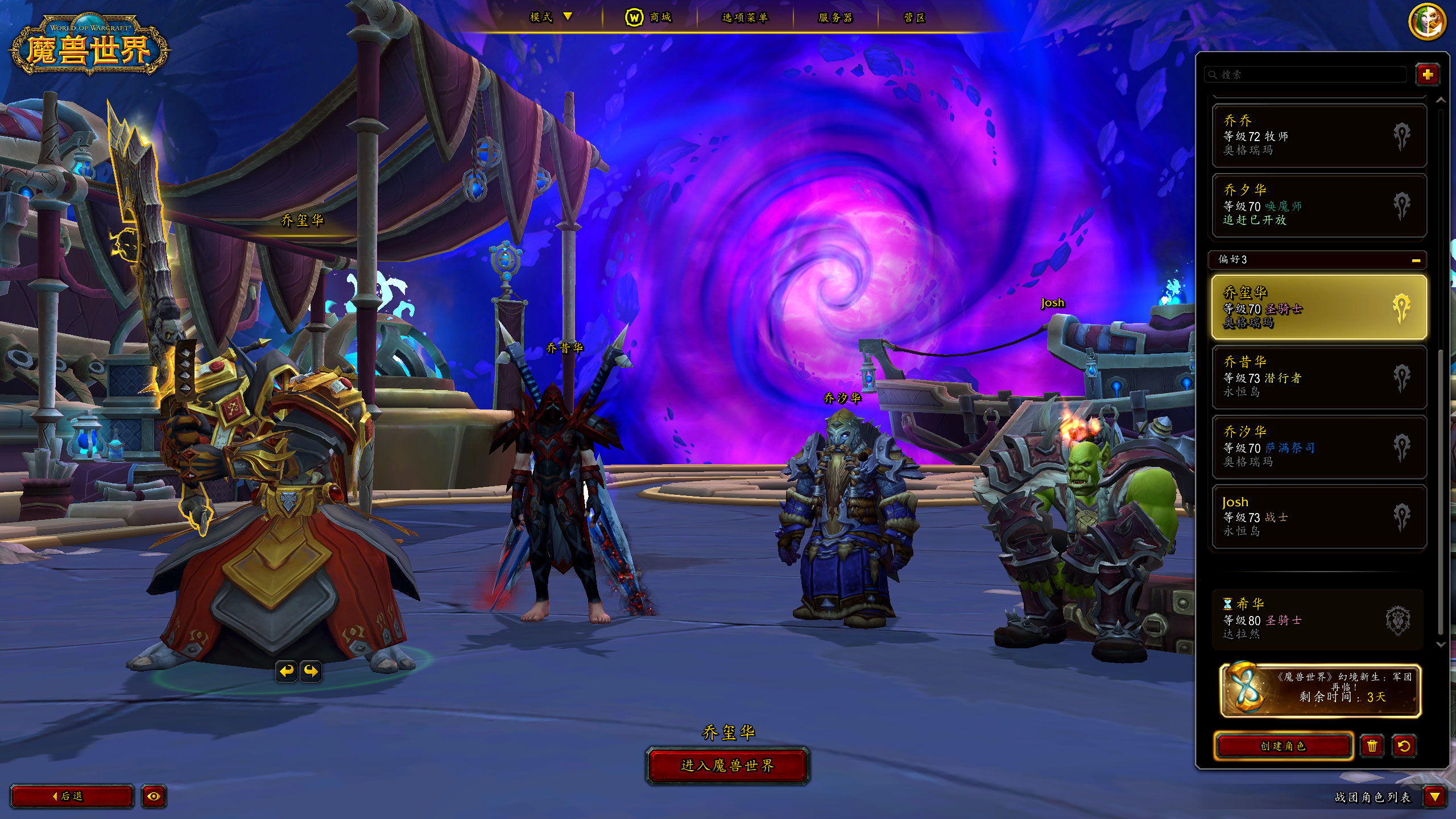
Task: Open the 战团角色列表 dropdown arrow
Action: coord(1434,797)
